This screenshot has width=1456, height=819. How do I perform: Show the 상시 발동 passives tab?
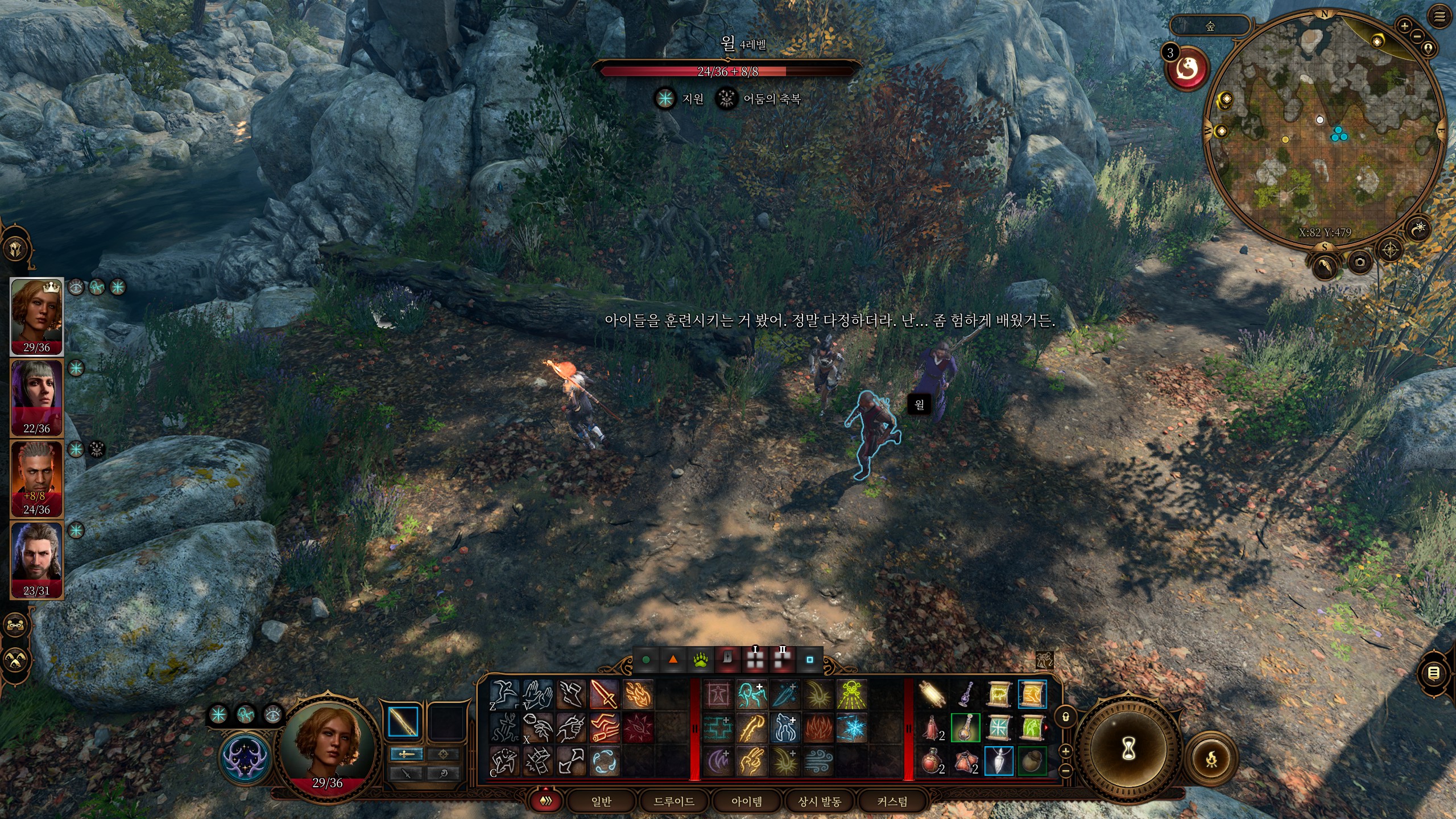[820, 801]
